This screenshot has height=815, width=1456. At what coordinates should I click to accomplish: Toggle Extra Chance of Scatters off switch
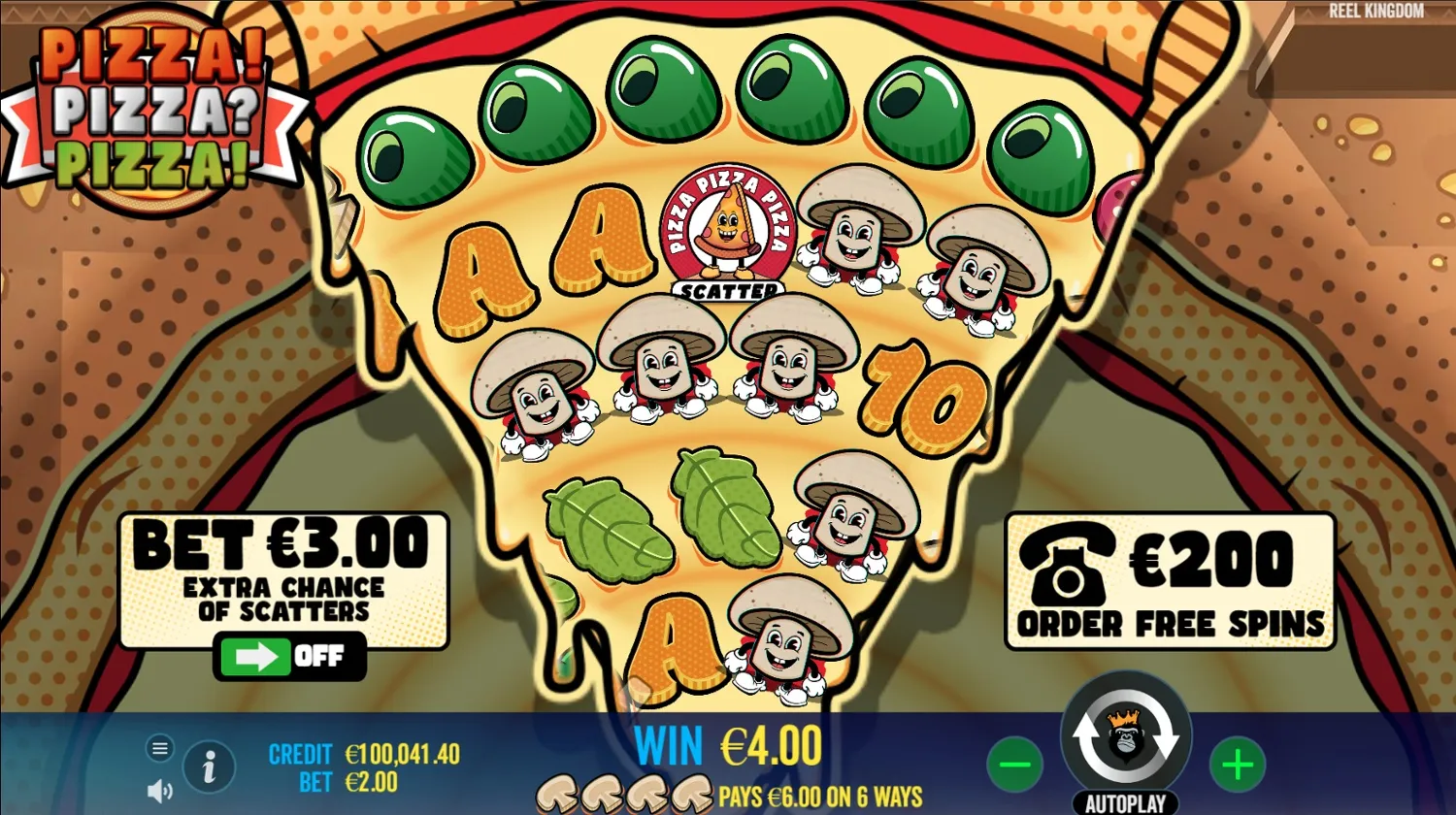click(x=291, y=657)
